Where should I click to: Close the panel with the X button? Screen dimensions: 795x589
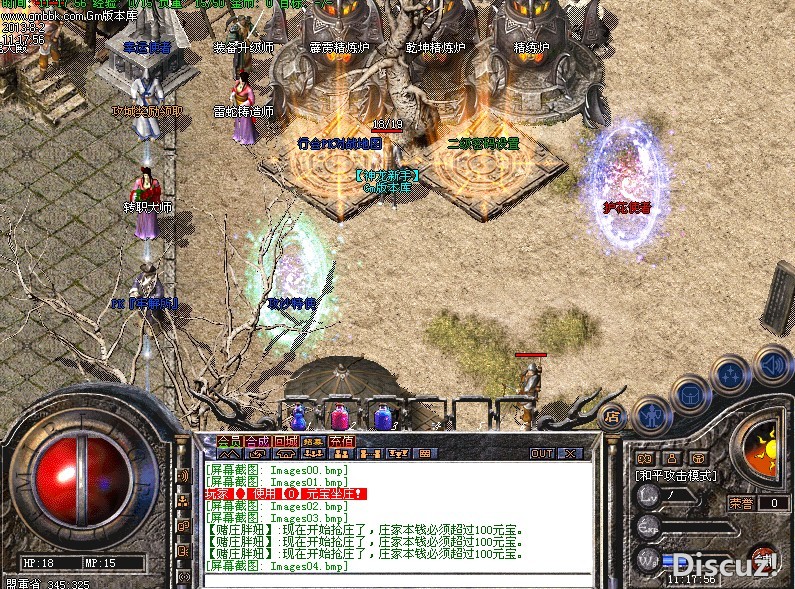click(570, 453)
